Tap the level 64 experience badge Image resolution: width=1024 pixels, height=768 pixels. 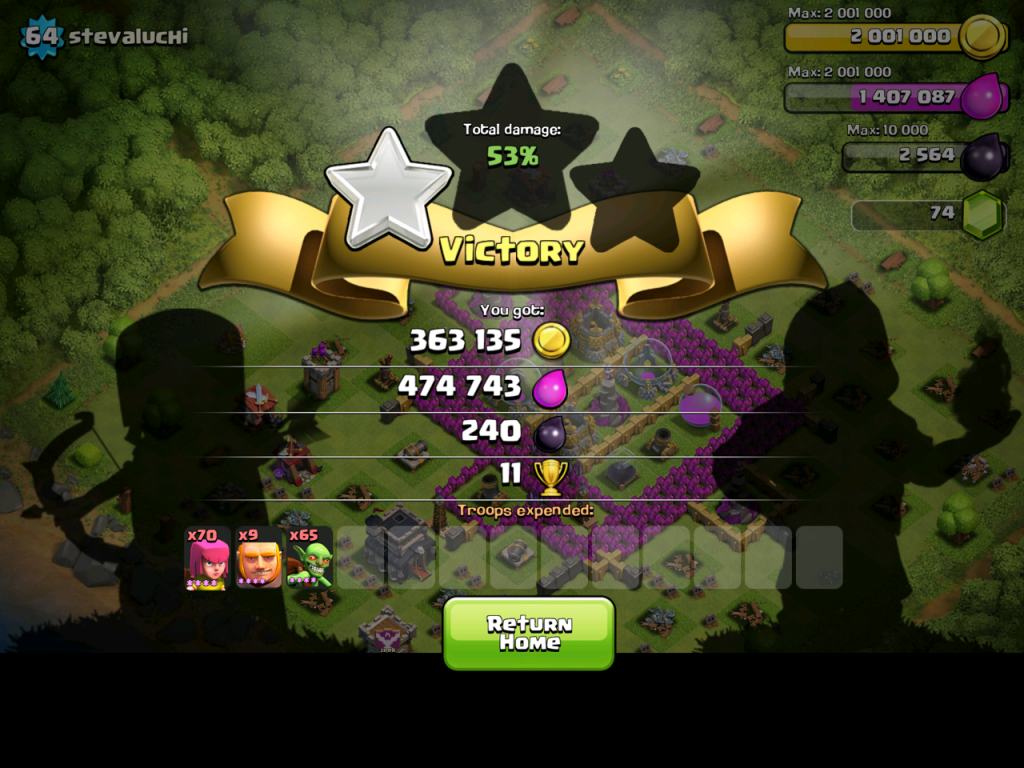click(42, 37)
